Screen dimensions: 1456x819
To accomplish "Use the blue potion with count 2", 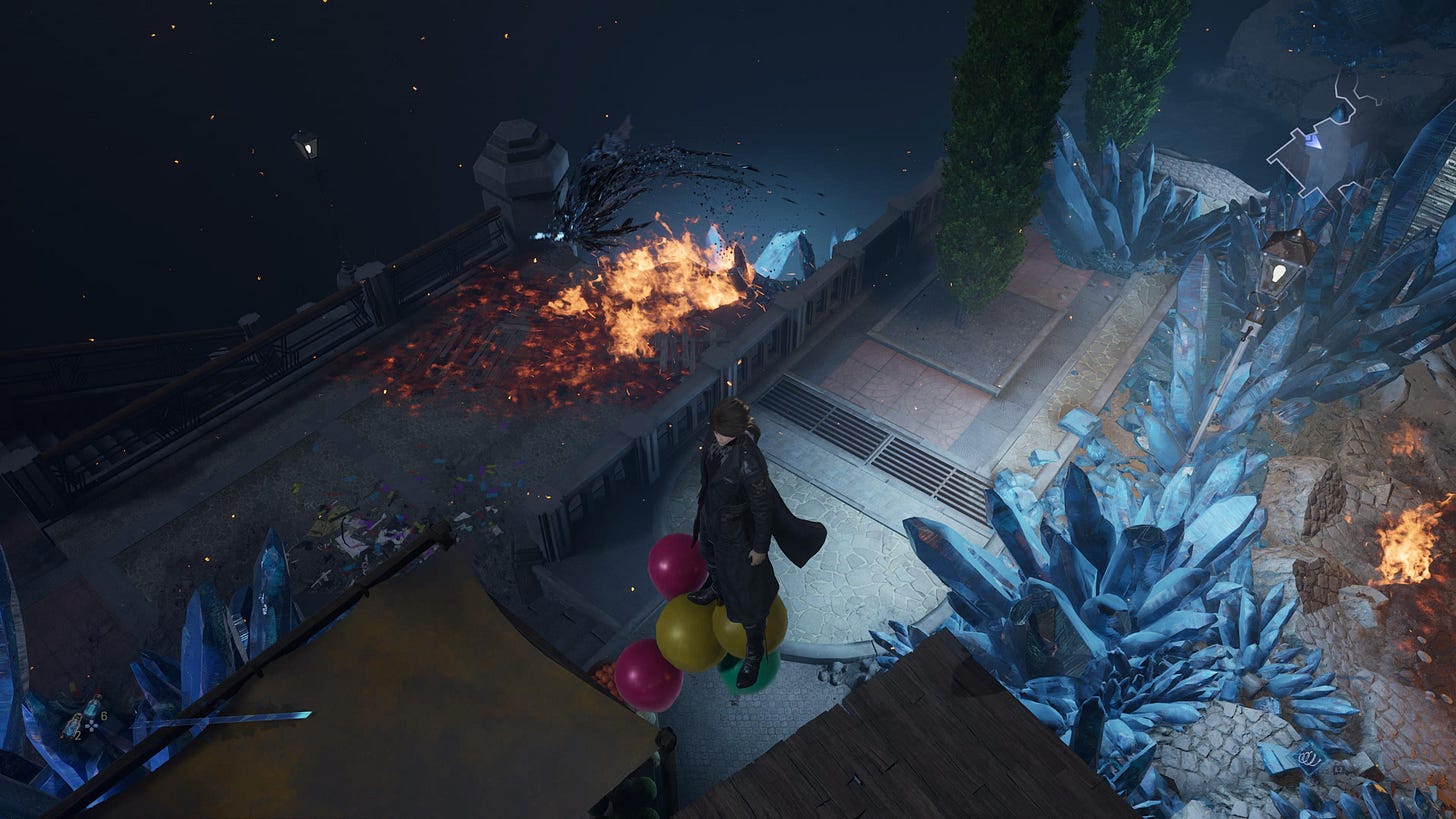I will point(73,727).
